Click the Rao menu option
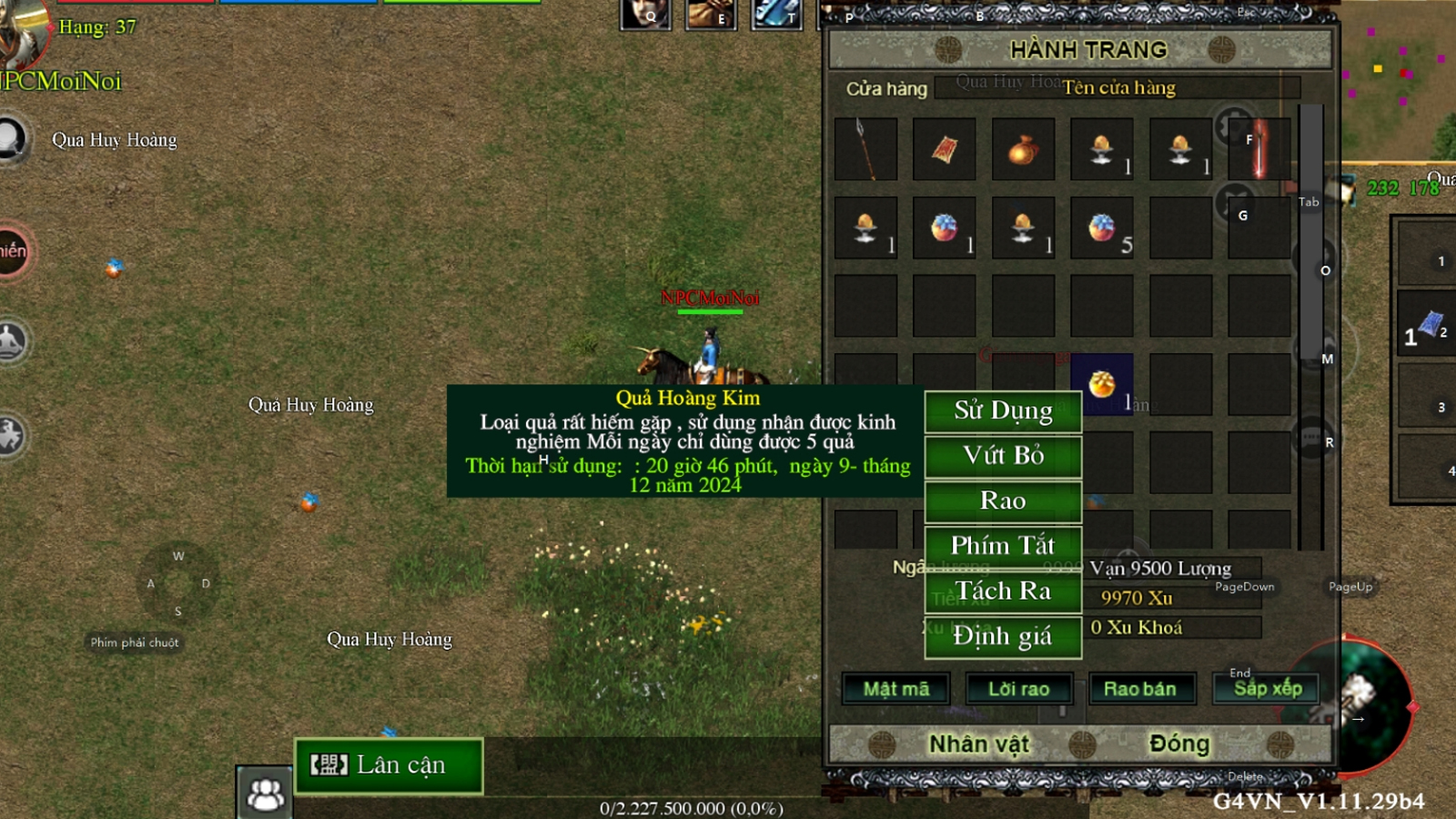 pyautogui.click(x=1003, y=501)
